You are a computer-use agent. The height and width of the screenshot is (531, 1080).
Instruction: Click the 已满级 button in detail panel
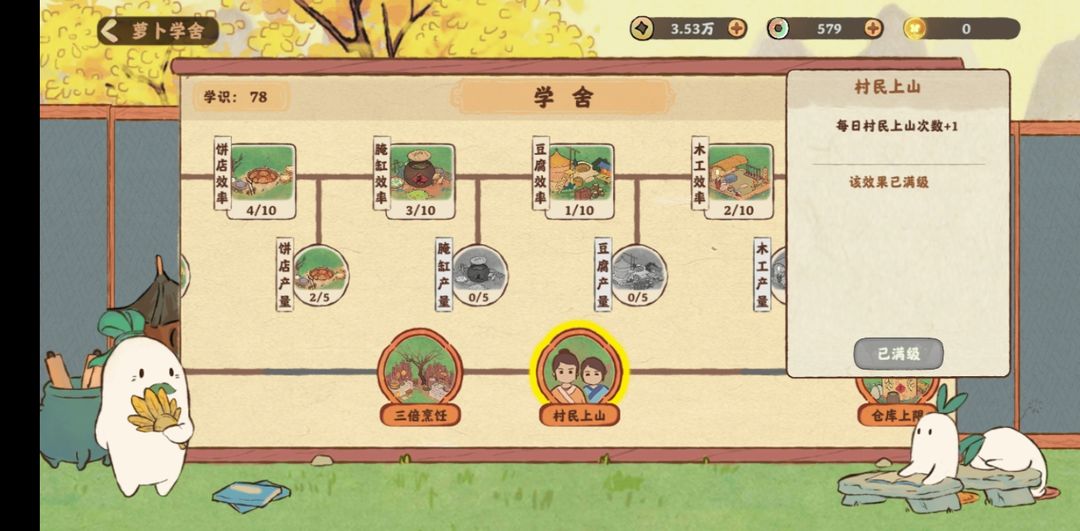click(x=897, y=353)
